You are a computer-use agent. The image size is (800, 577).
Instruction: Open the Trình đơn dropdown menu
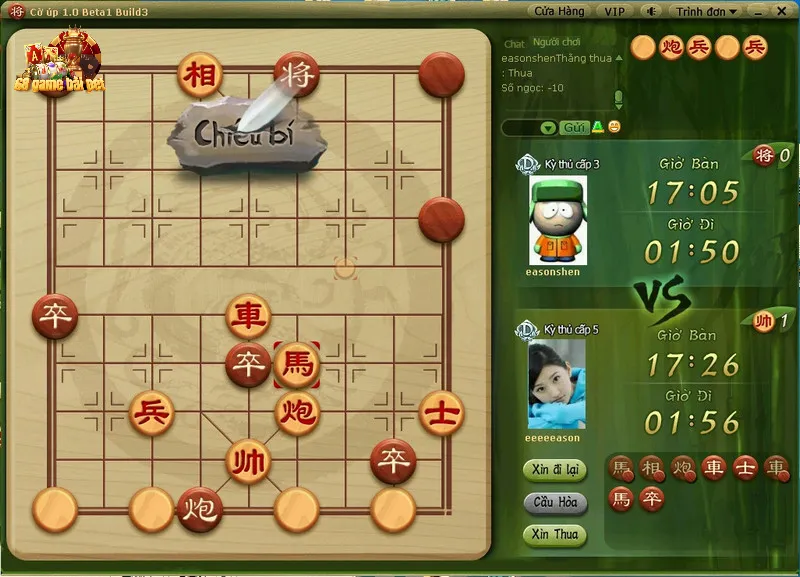point(706,11)
